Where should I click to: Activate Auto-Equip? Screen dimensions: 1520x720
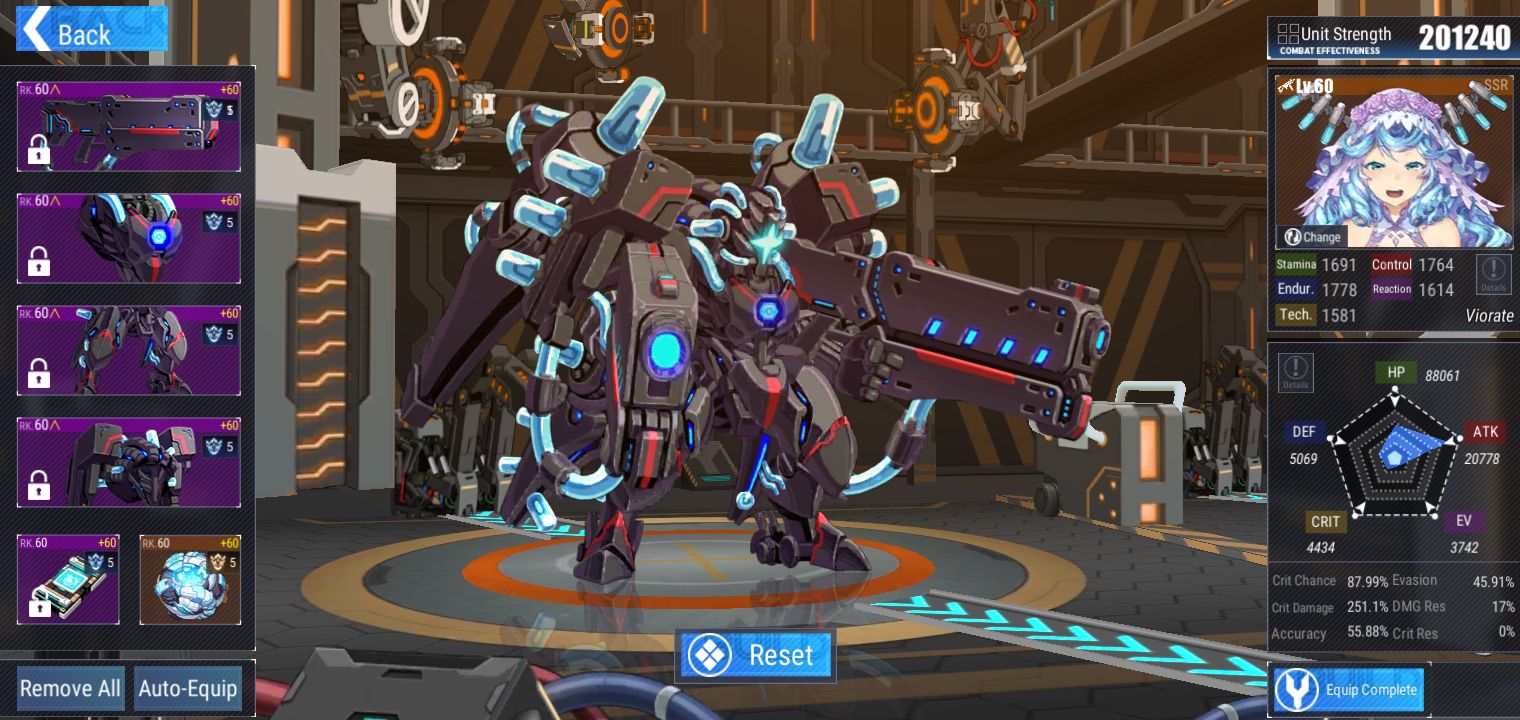pos(188,689)
